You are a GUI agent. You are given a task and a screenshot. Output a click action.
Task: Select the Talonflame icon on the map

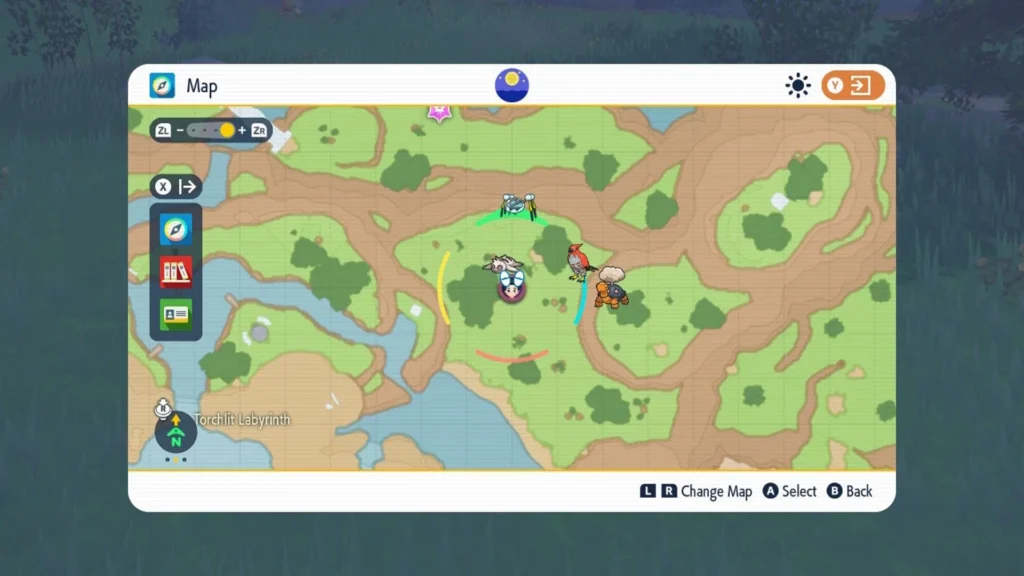click(579, 262)
